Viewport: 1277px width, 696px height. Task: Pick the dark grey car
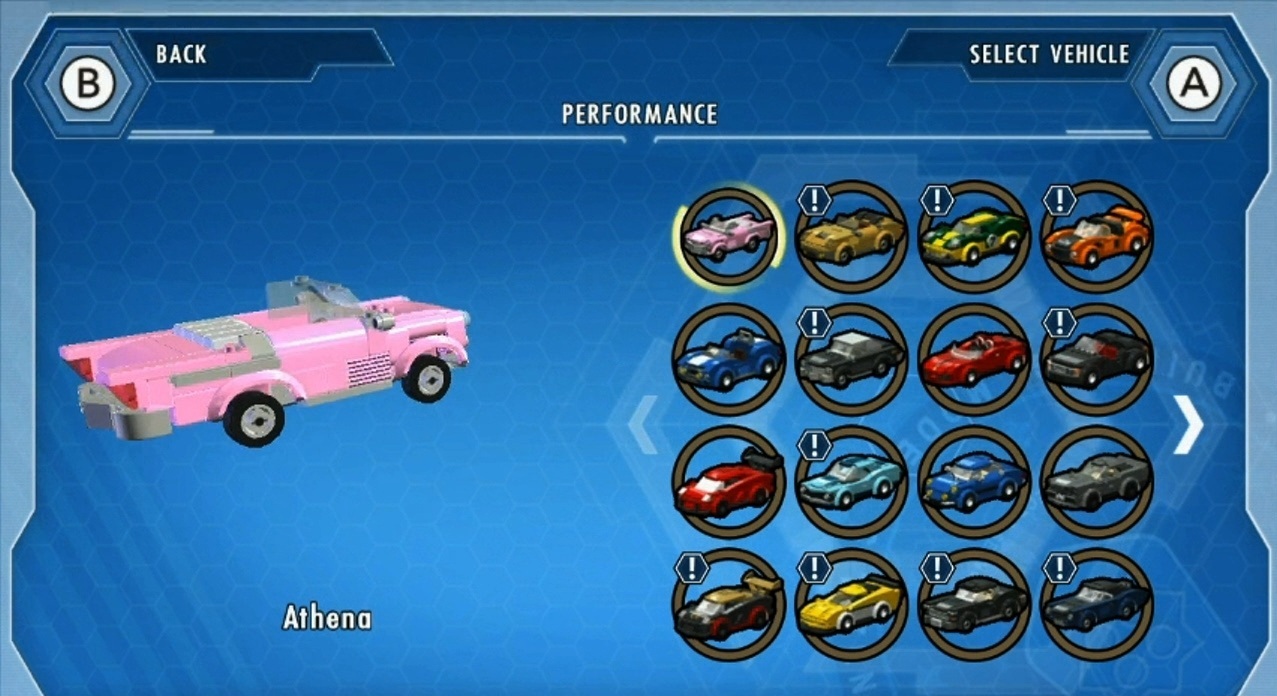1097,482
